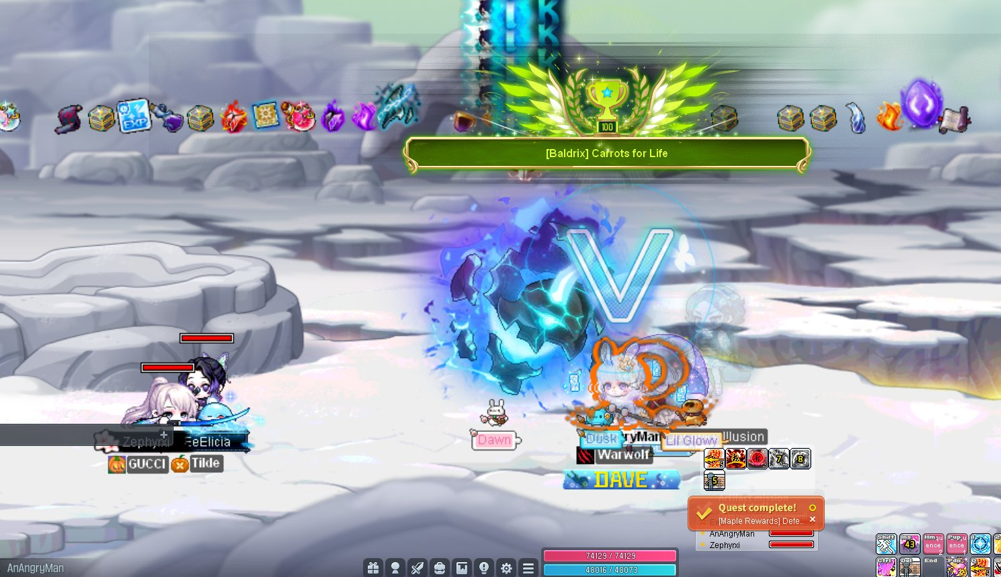
Task: Click the lightbulb guide icon
Action: point(484,568)
